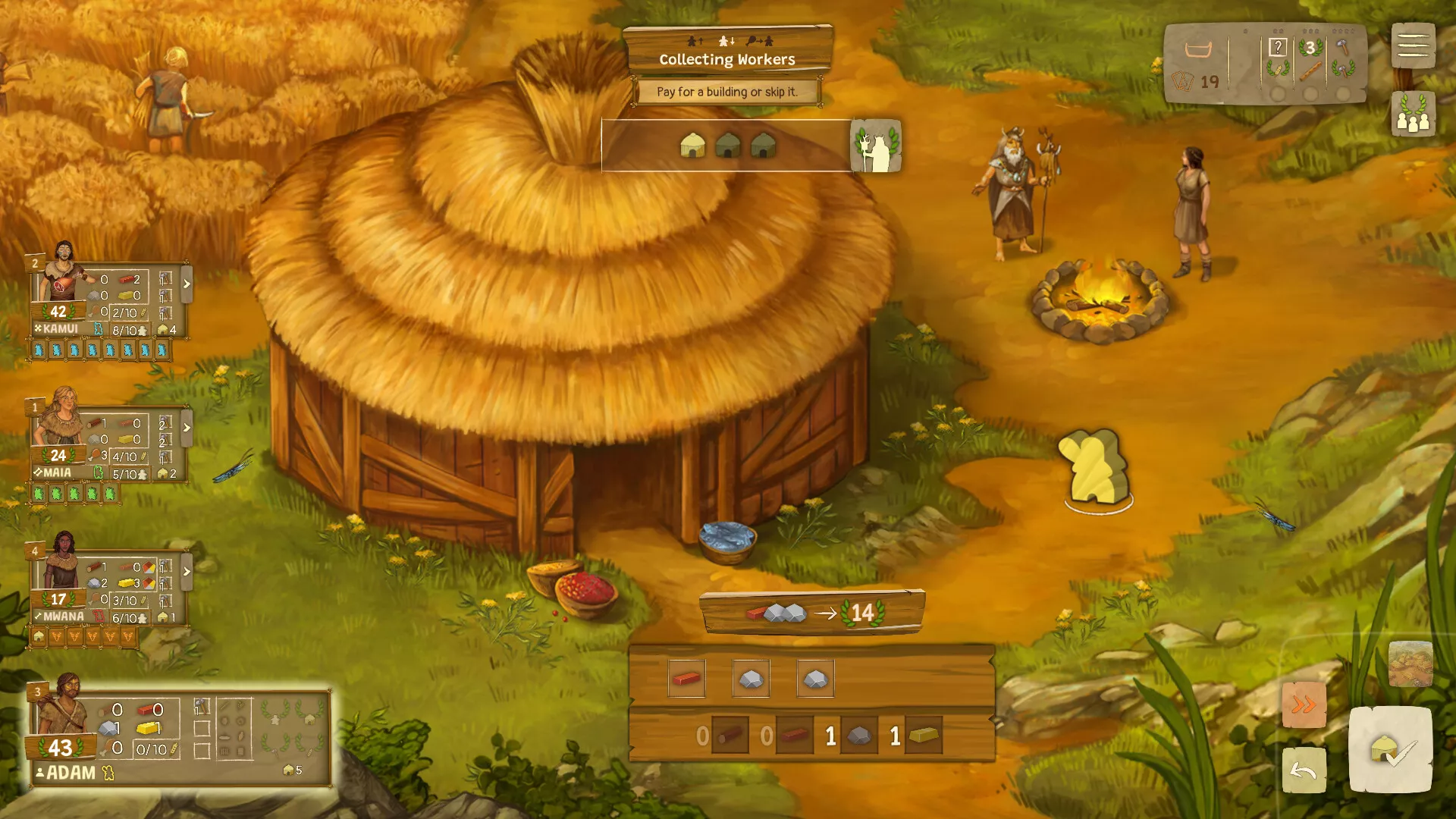Choose the wood resource in your supply
Image resolution: width=1456 pixels, height=819 pixels.
point(730,736)
